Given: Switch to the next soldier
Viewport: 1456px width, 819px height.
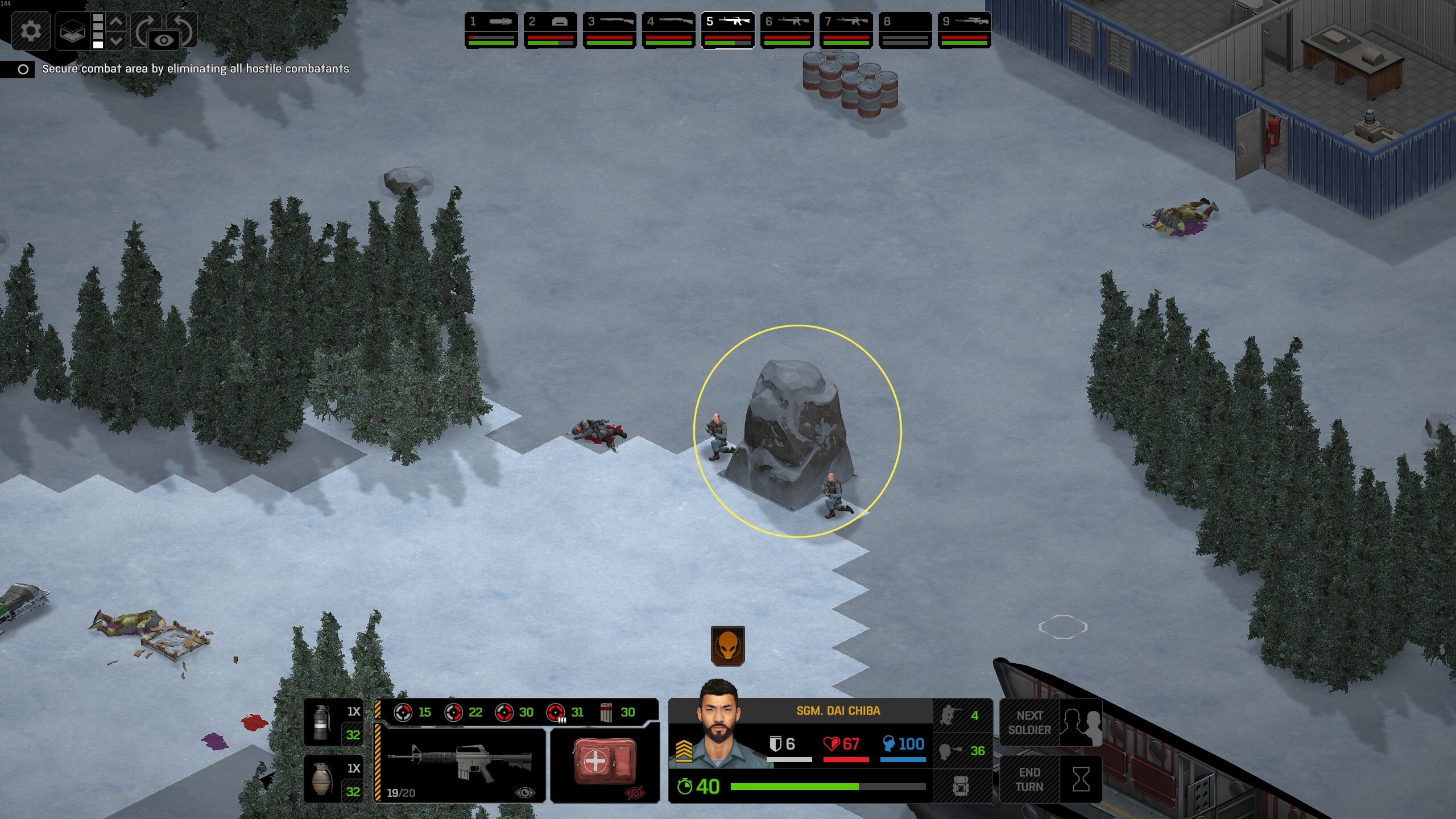Looking at the screenshot, I should [x=1050, y=723].
